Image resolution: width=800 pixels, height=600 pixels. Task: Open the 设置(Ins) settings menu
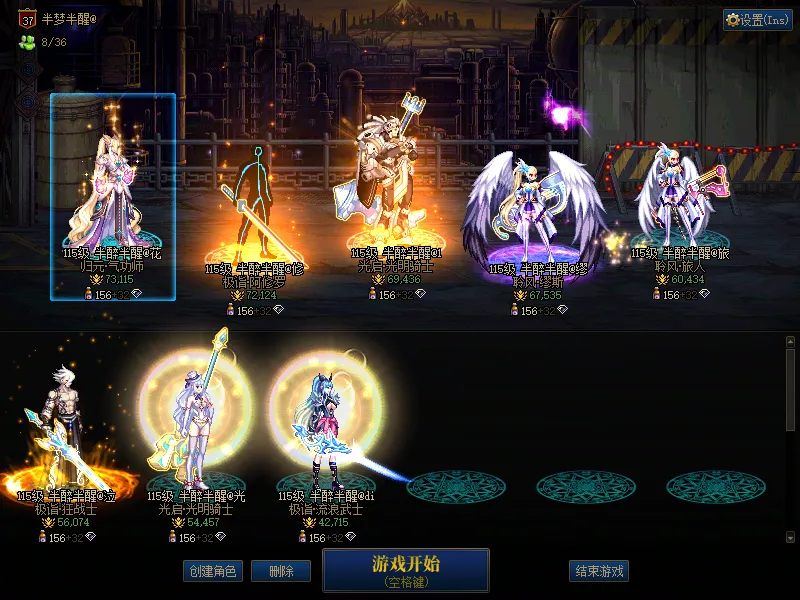click(757, 20)
